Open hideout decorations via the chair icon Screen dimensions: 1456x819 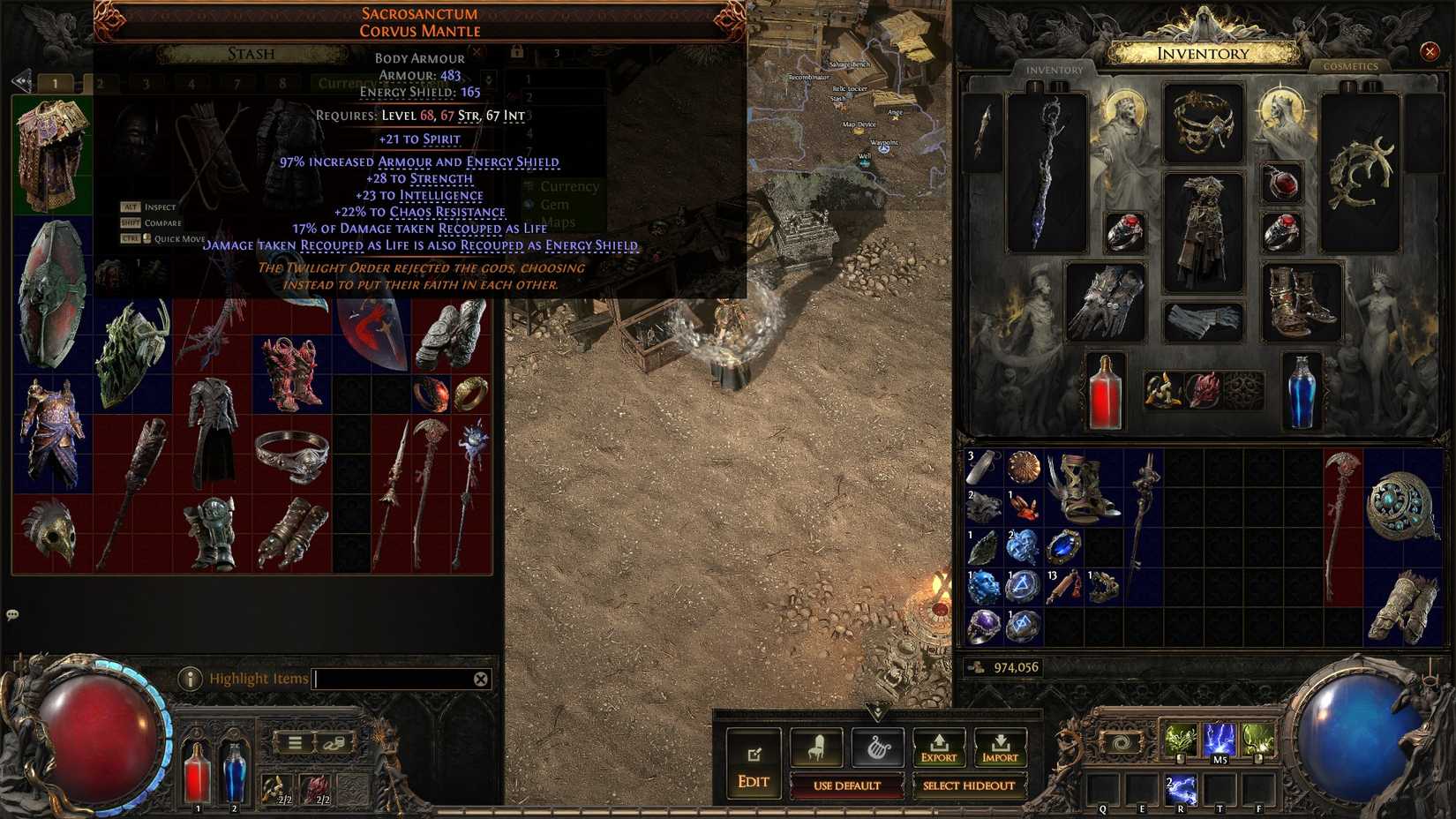(817, 748)
